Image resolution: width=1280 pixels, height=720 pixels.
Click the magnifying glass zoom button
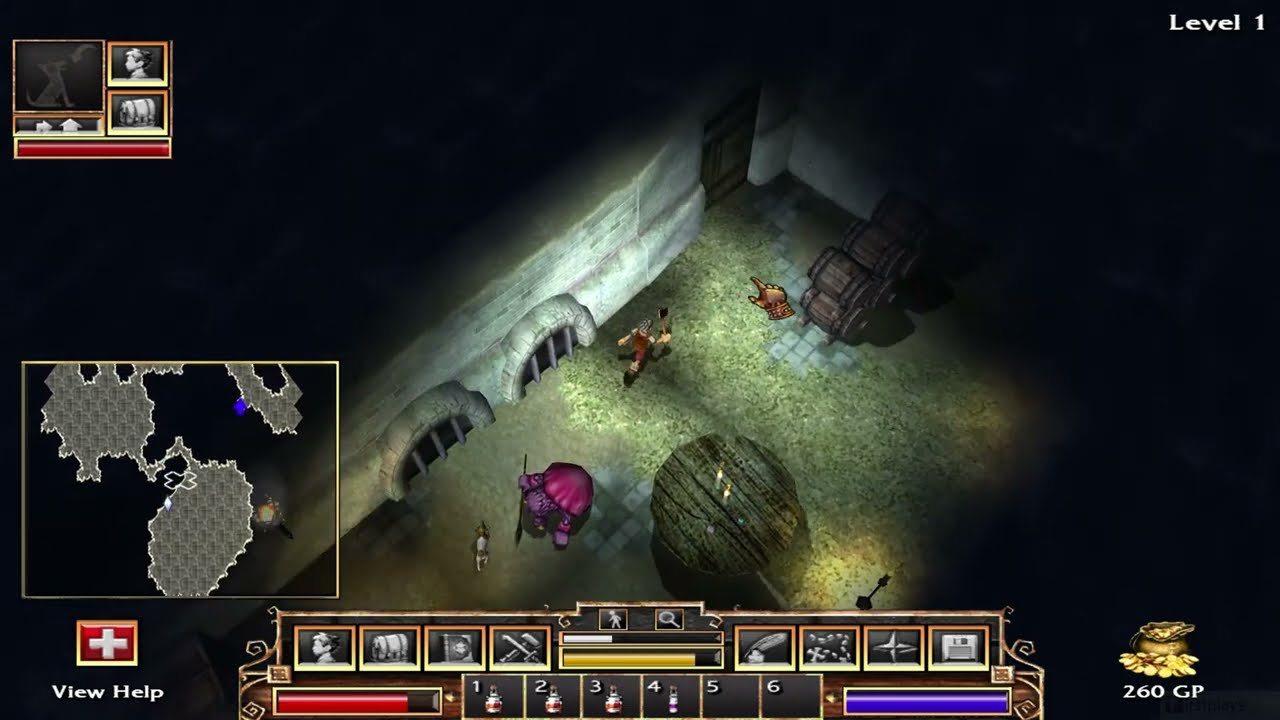pyautogui.click(x=668, y=620)
